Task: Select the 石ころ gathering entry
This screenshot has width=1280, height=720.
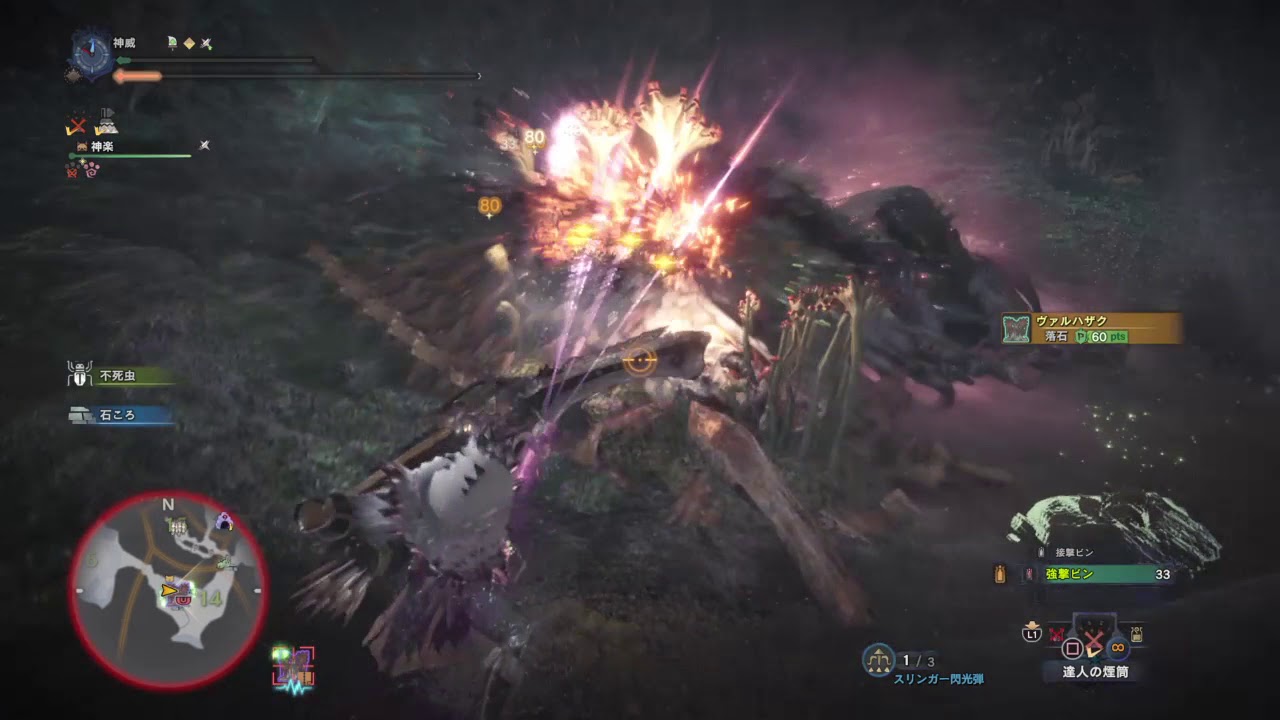Action: pos(117,414)
